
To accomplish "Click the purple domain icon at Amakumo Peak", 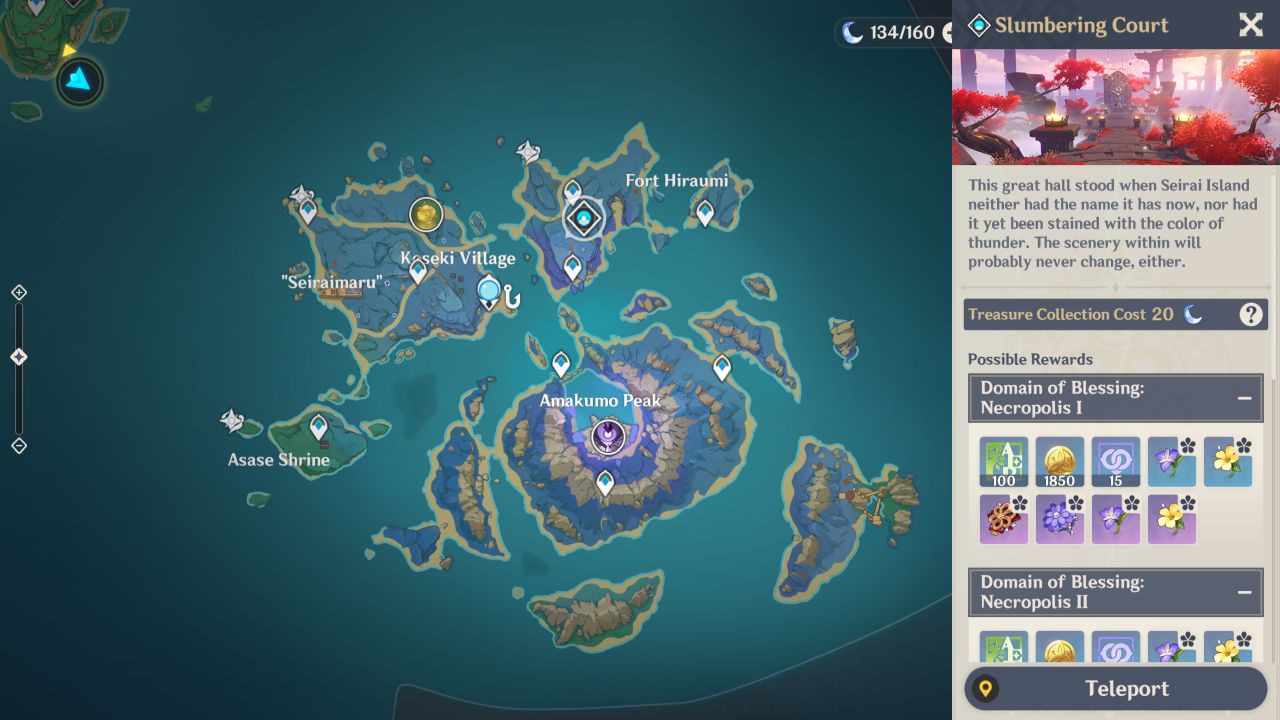I will [608, 434].
